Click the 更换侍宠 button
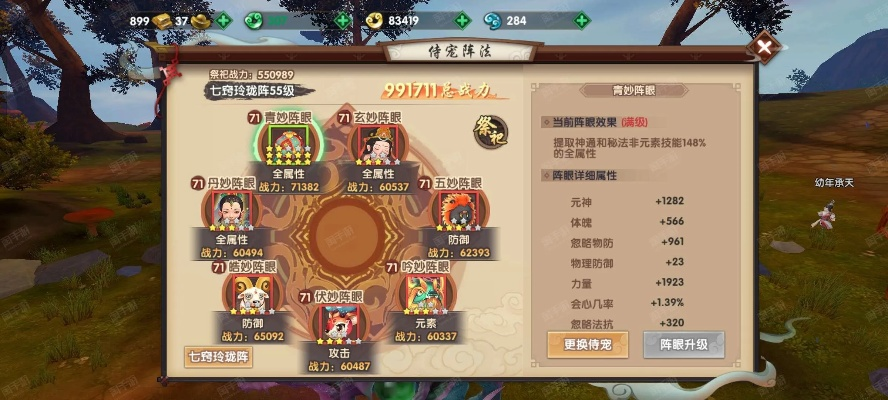Screen dimensions: 888x400 coord(587,344)
